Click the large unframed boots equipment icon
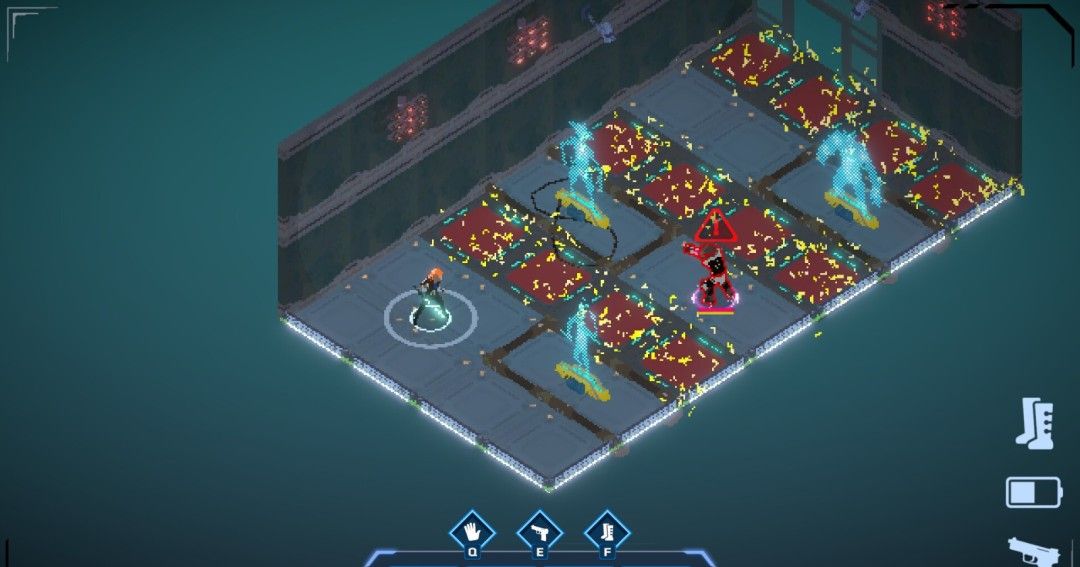This screenshot has height=567, width=1080. coord(1032,422)
